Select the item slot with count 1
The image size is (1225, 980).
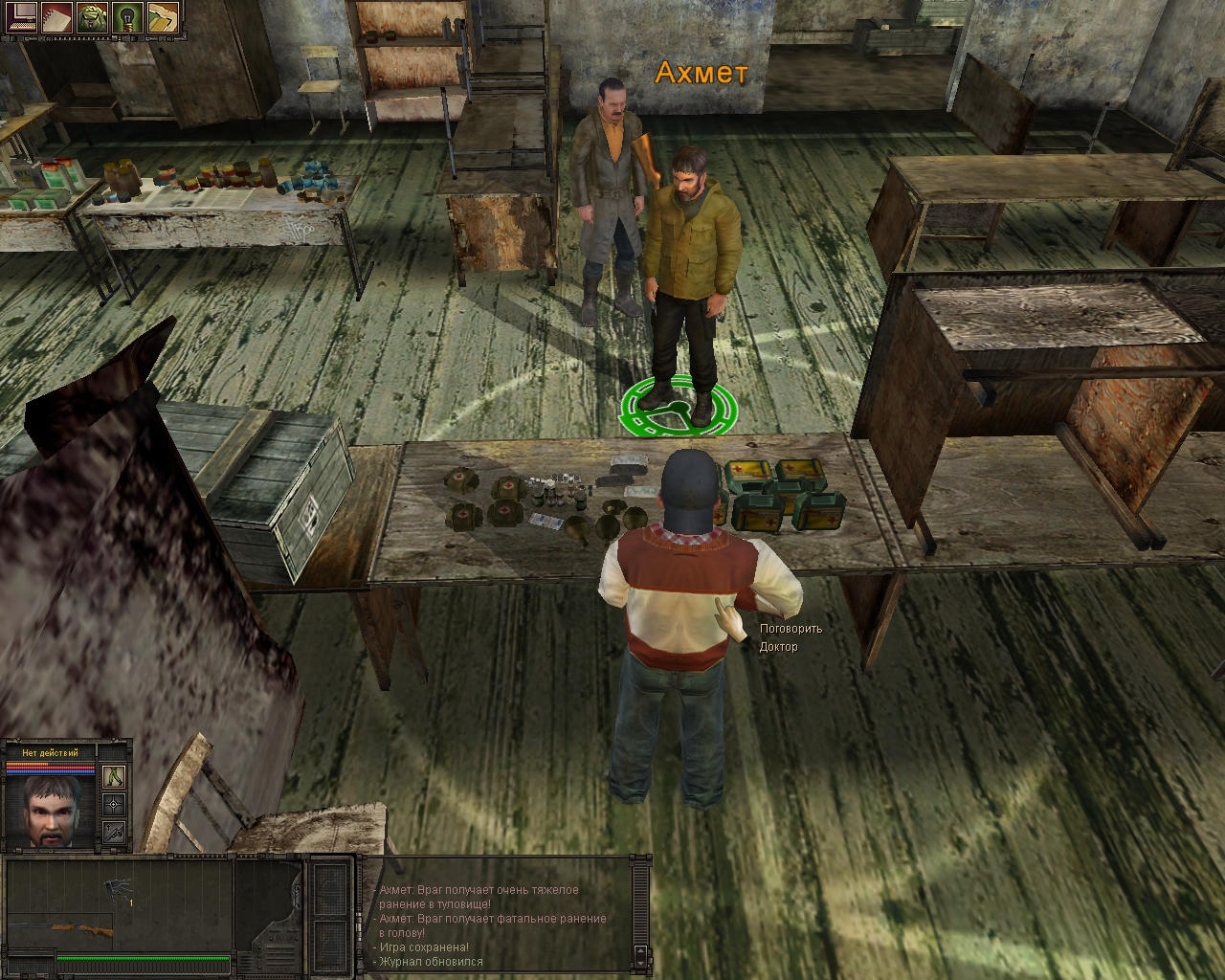point(121,889)
